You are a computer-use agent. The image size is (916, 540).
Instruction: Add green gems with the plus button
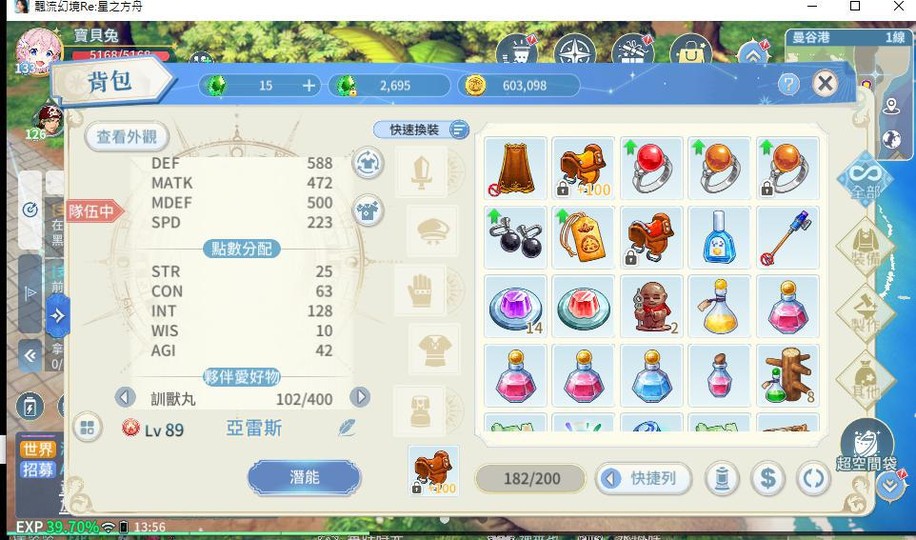[309, 86]
